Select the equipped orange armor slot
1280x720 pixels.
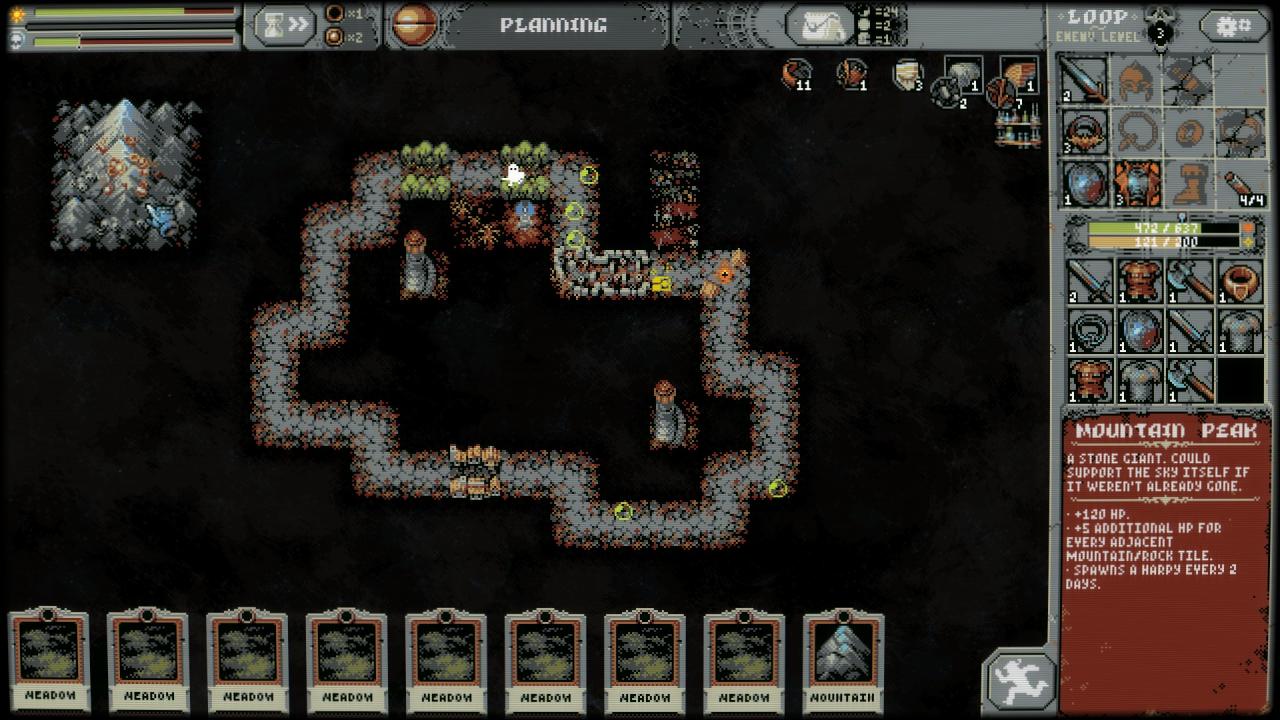(1137, 185)
